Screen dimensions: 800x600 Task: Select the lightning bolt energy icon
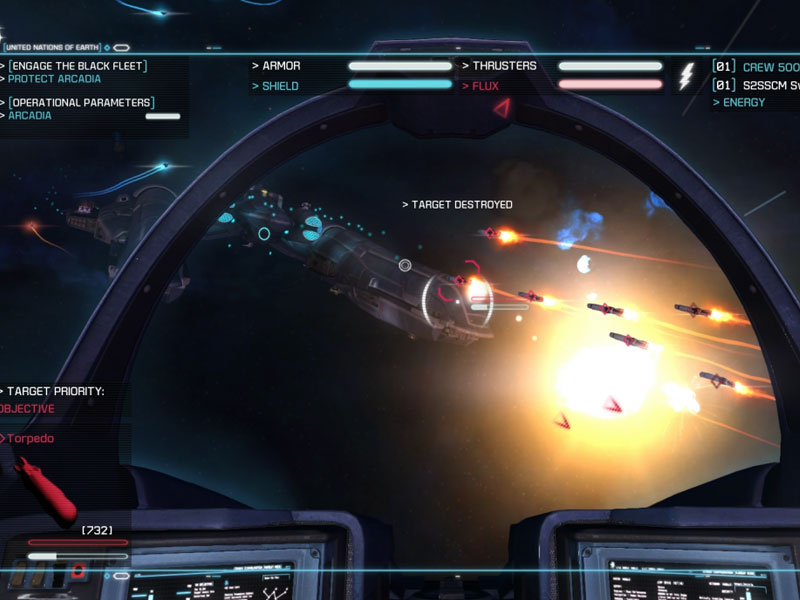(x=686, y=77)
